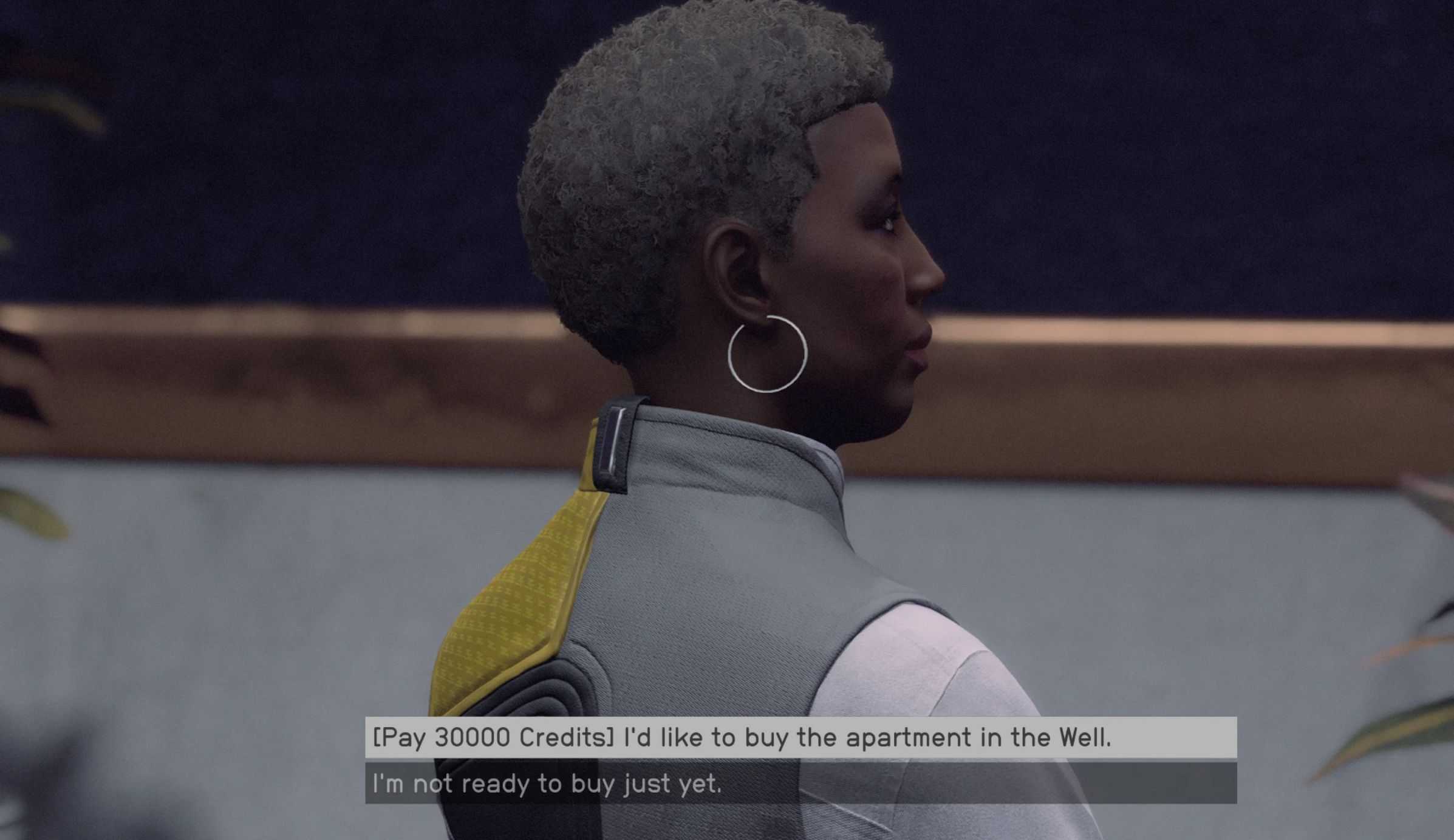1454x840 pixels.
Task: Select "I'm not ready to buy just yet"
Action: [547, 784]
